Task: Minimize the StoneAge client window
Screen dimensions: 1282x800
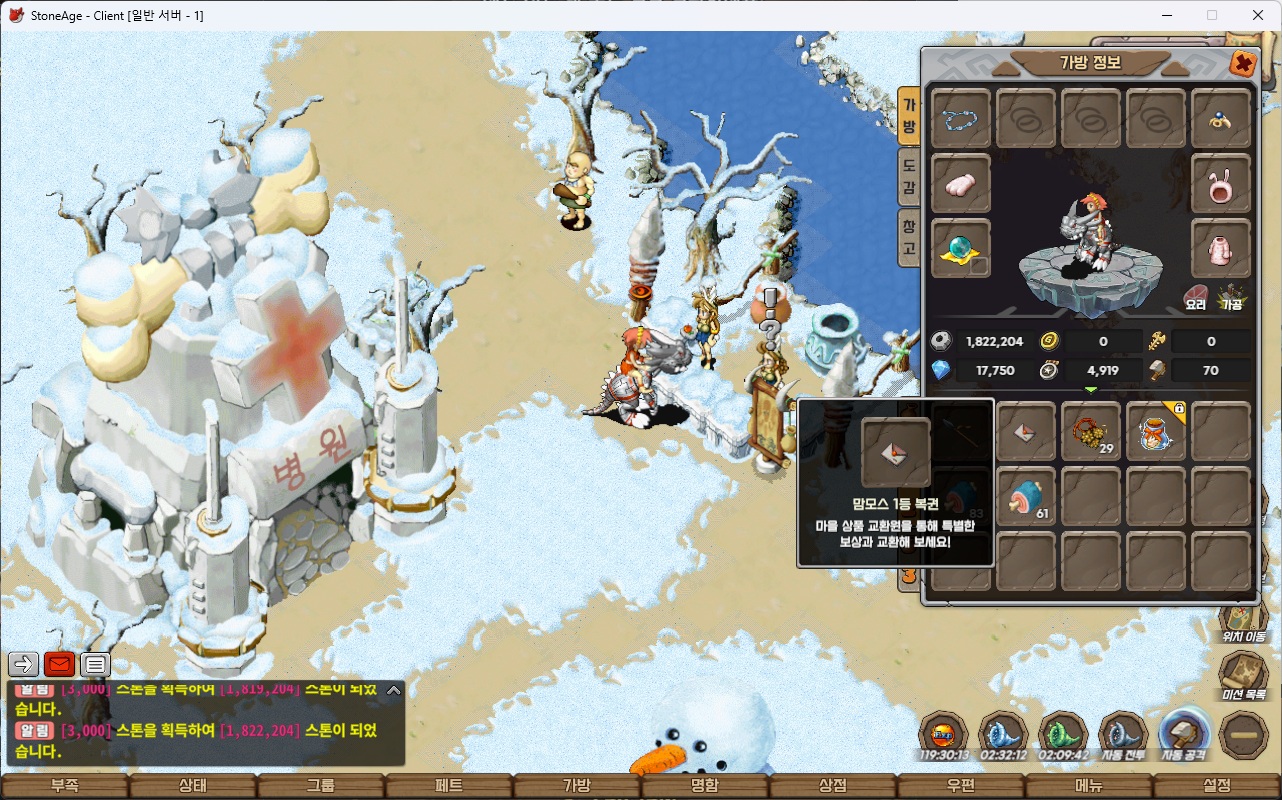Action: pyautogui.click(x=1166, y=15)
